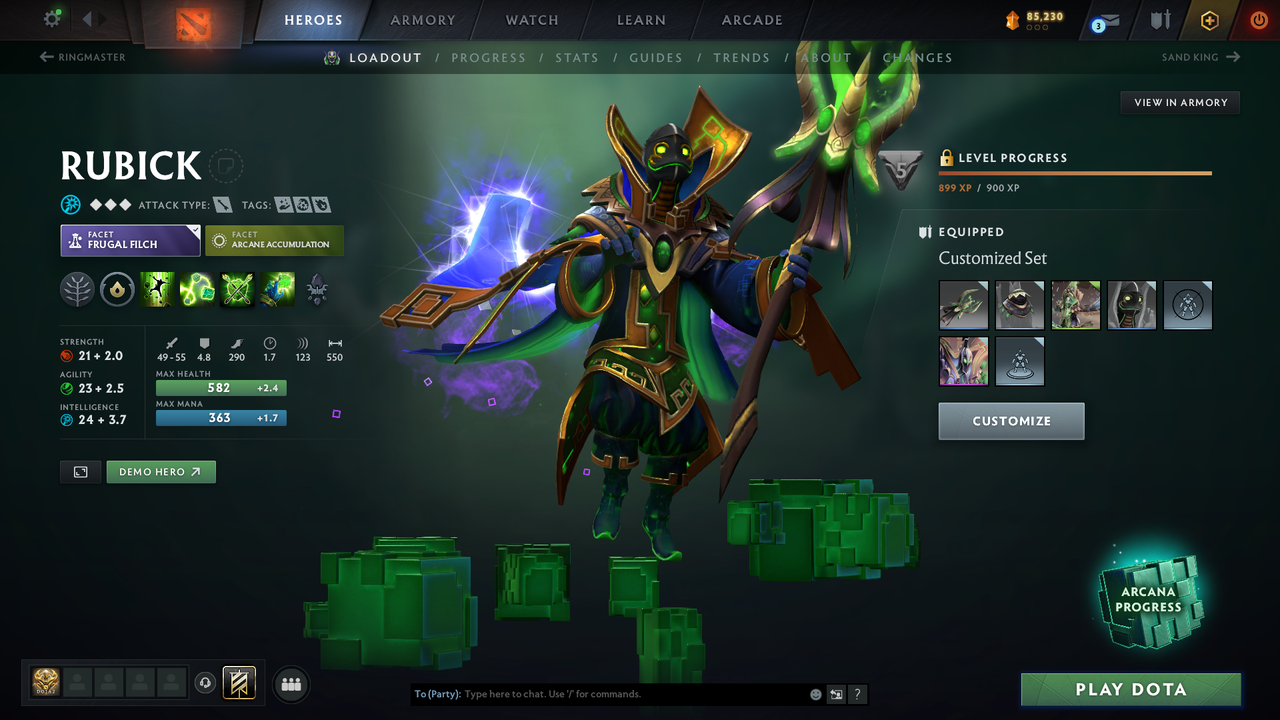The image size is (1280, 720).
Task: Select the Frugal Filch facet
Action: 130,240
